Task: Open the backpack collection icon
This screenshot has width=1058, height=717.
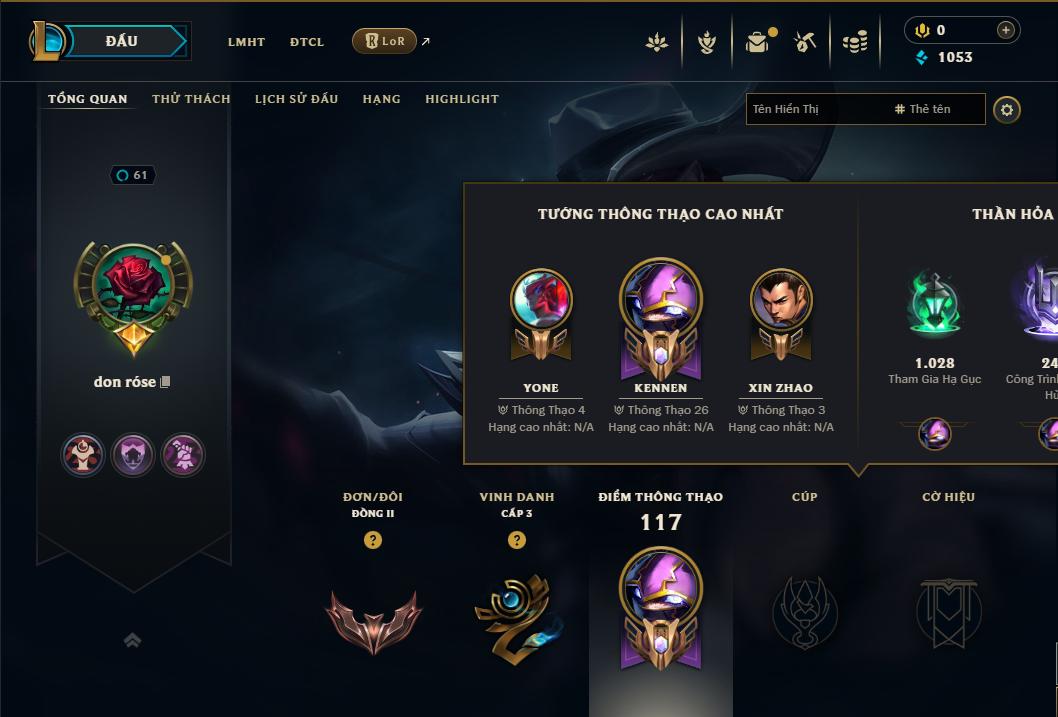Action: coord(757,42)
